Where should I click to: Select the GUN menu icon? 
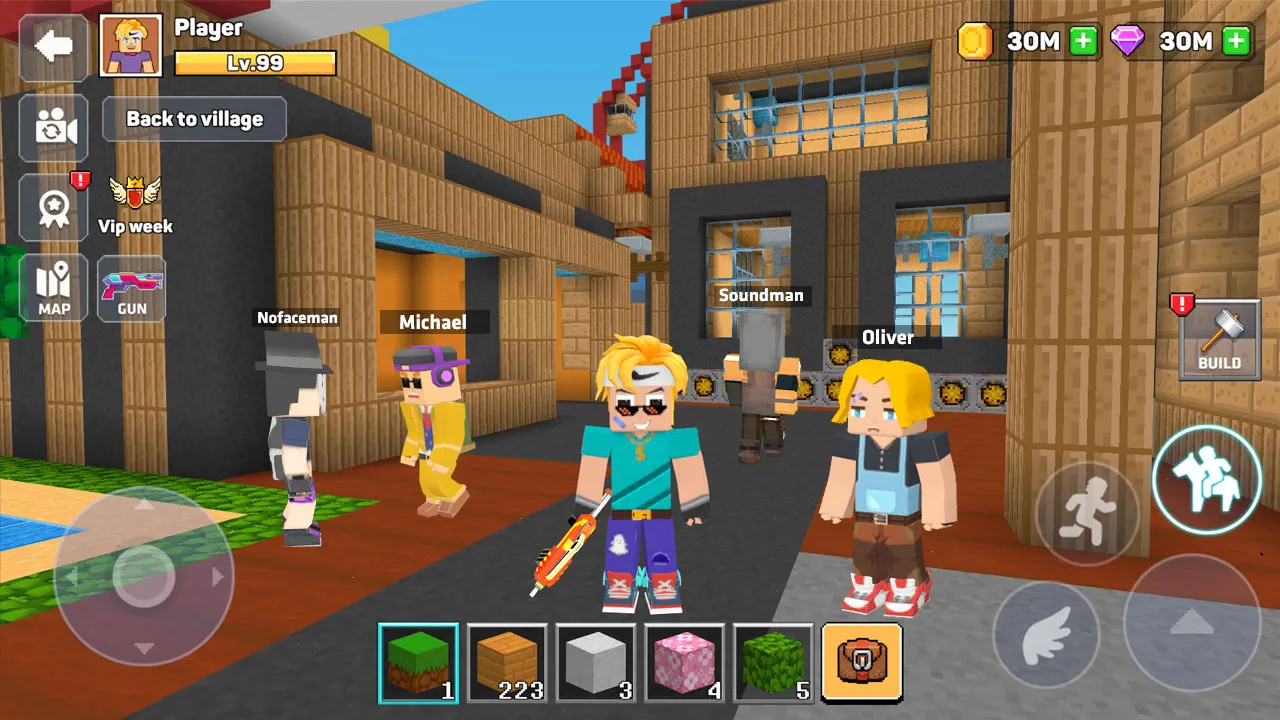pyautogui.click(x=130, y=288)
